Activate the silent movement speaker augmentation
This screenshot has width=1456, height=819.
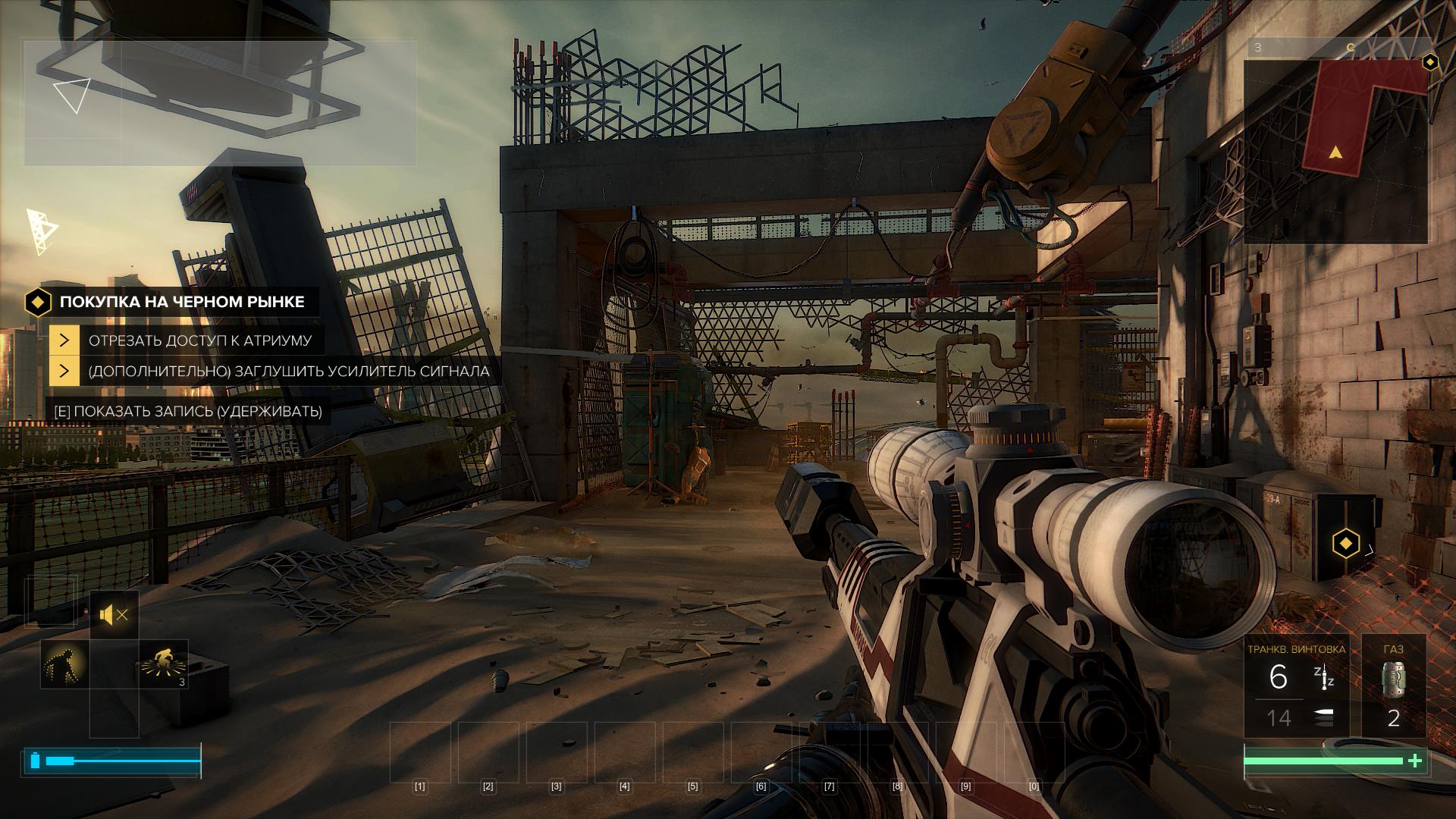click(115, 614)
